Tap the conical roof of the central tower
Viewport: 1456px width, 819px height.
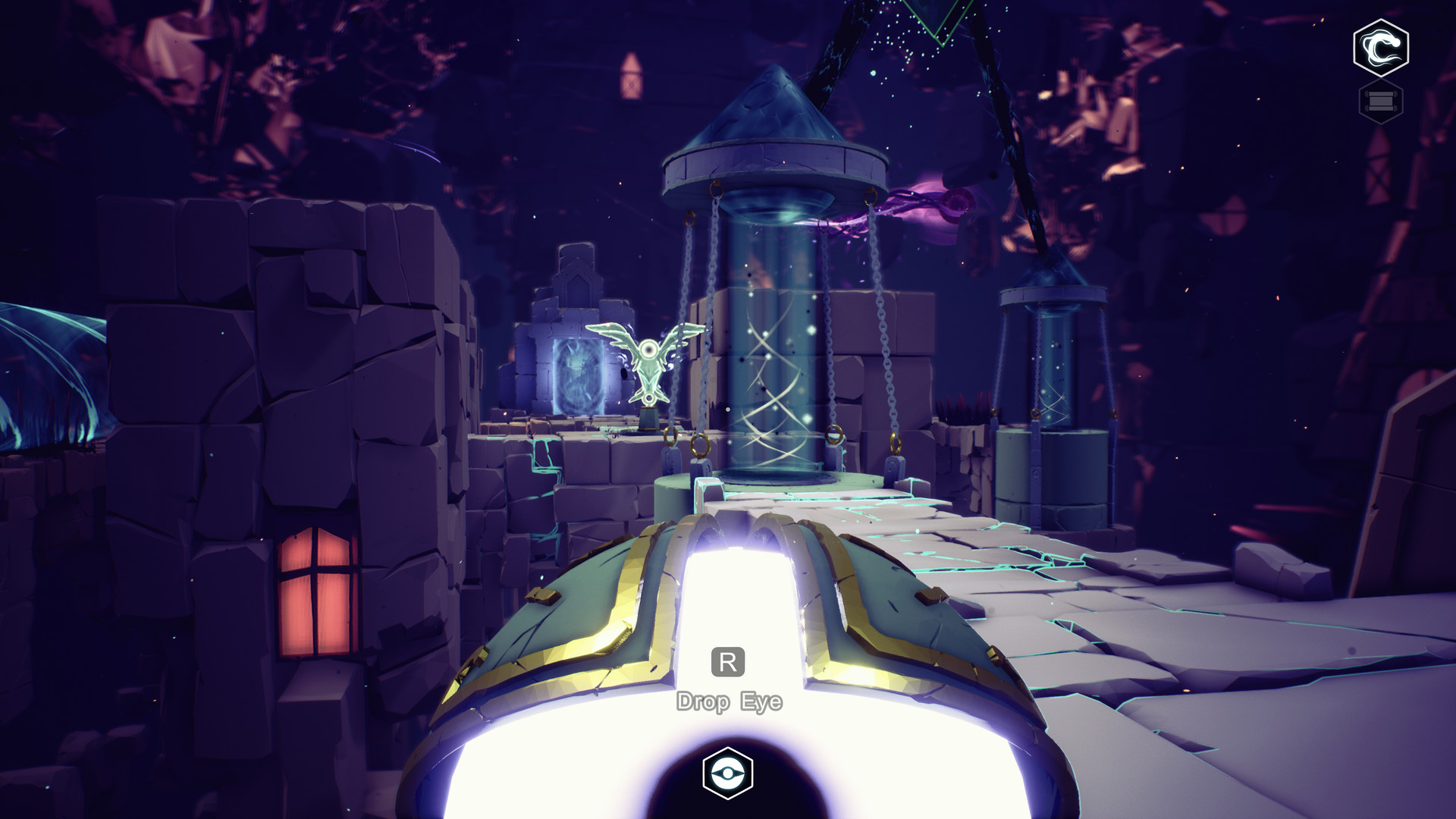pyautogui.click(x=770, y=106)
